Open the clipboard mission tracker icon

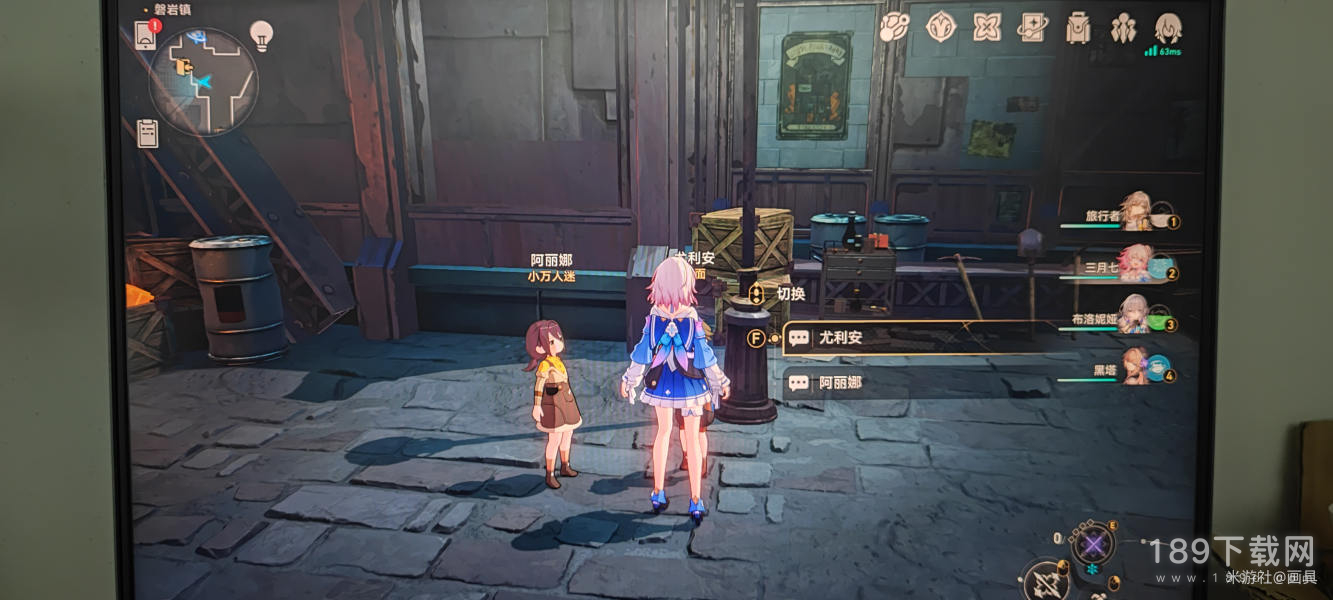pyautogui.click(x=148, y=133)
